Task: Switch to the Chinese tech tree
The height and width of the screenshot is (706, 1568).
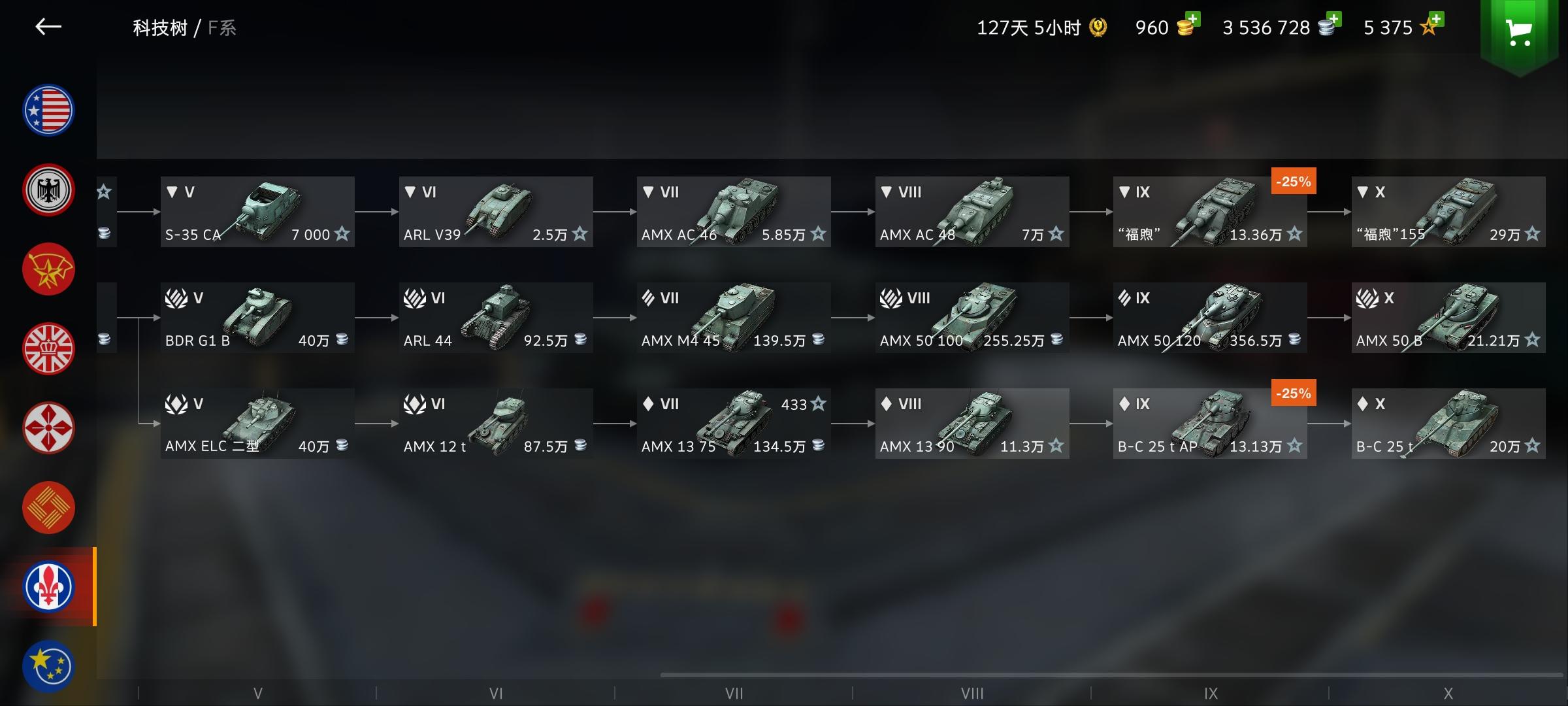Action: click(48, 507)
